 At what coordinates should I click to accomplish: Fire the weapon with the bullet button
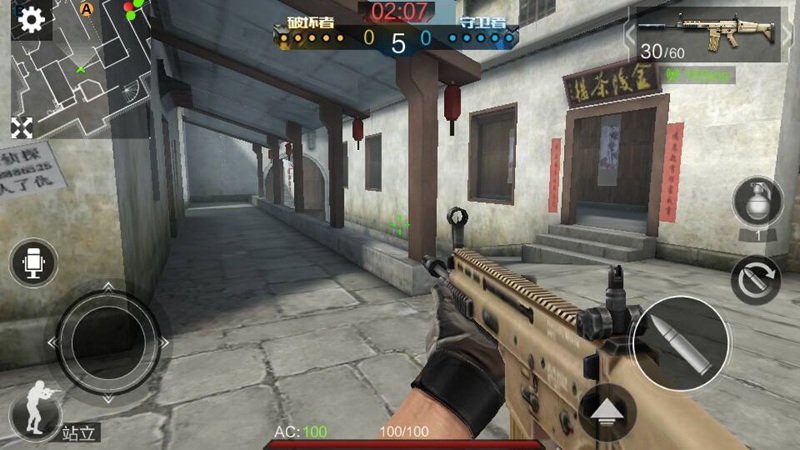[x=682, y=343]
